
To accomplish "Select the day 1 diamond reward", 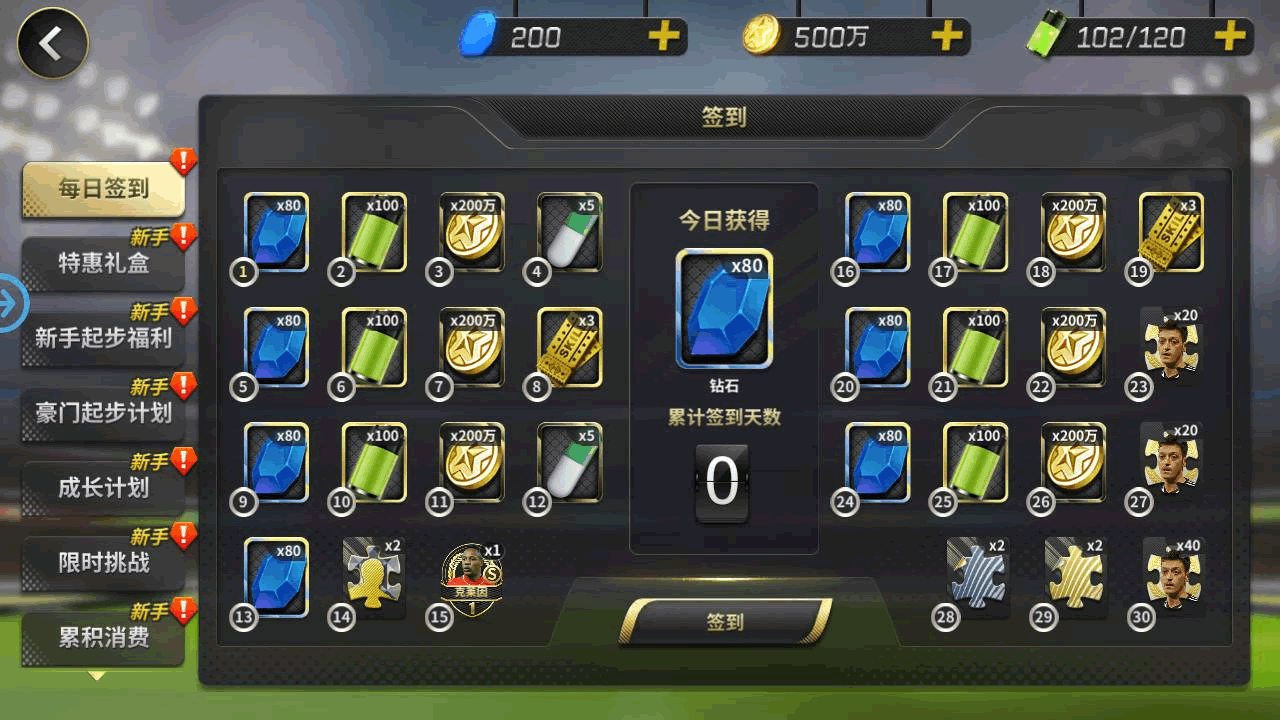I will pos(277,232).
